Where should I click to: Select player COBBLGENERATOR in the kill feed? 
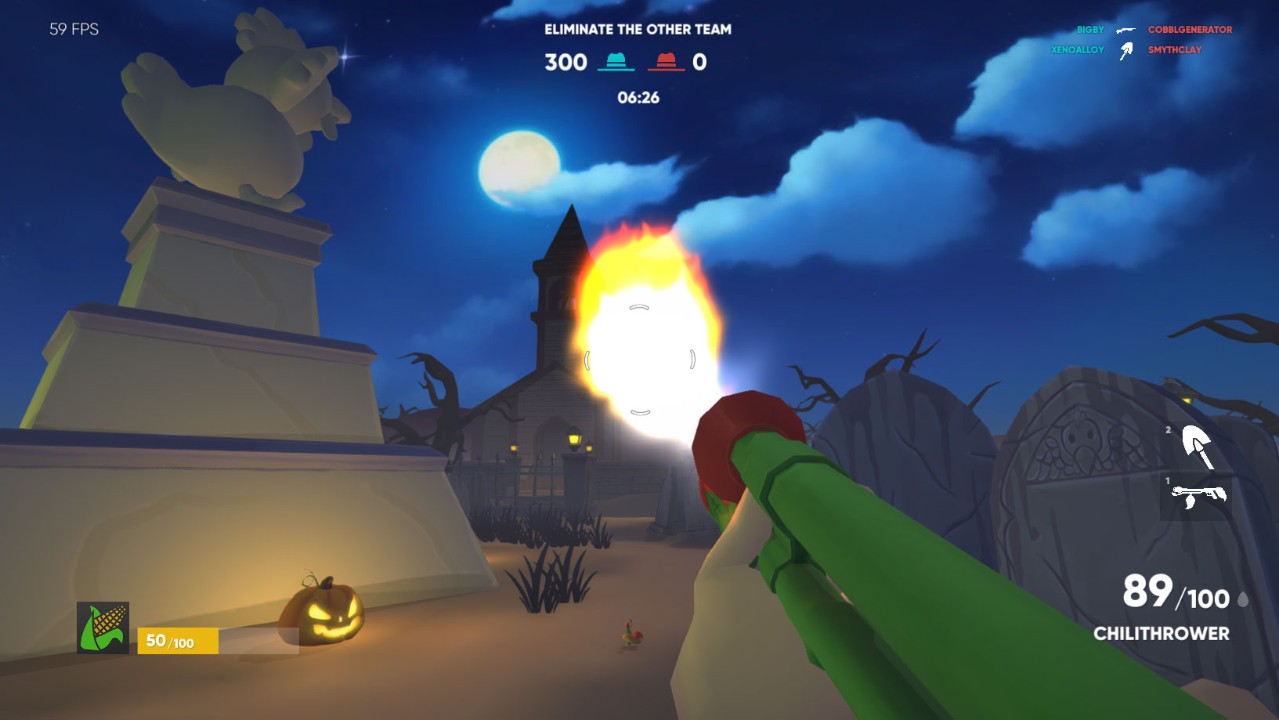1189,30
